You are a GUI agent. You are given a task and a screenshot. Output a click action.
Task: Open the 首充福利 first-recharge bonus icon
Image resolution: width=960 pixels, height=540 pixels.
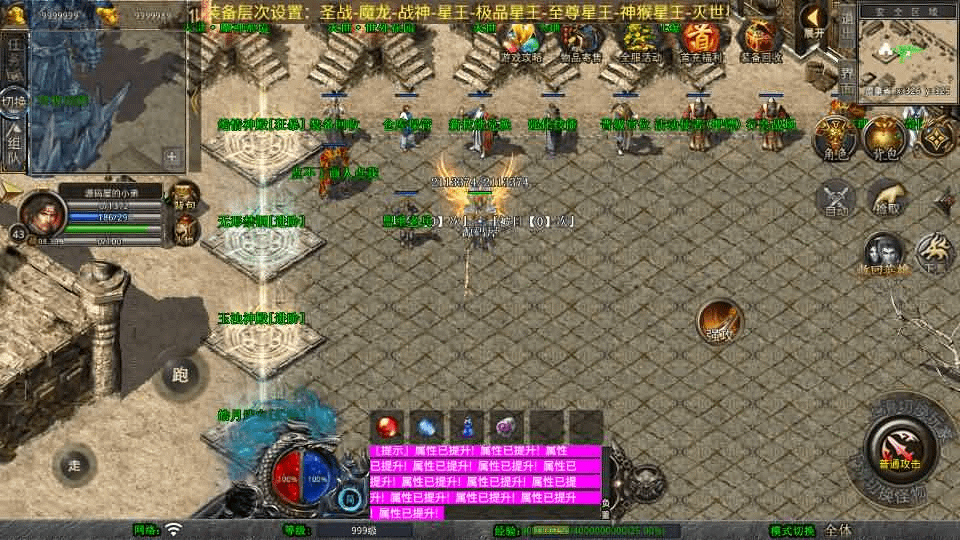[x=700, y=40]
